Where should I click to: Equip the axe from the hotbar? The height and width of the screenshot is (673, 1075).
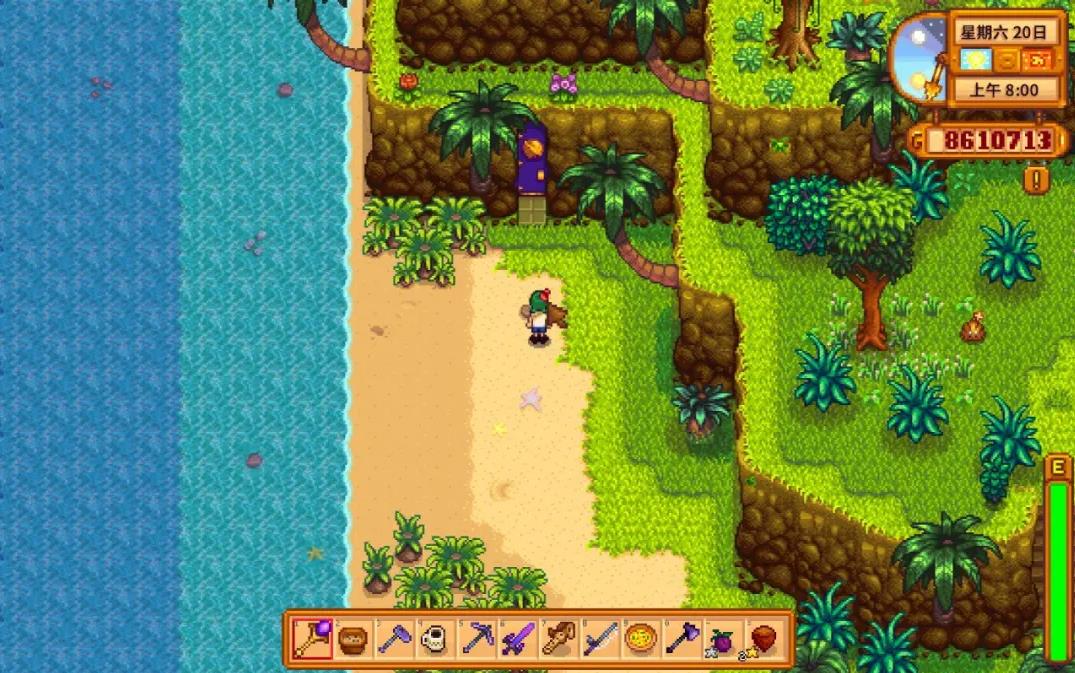[681, 639]
